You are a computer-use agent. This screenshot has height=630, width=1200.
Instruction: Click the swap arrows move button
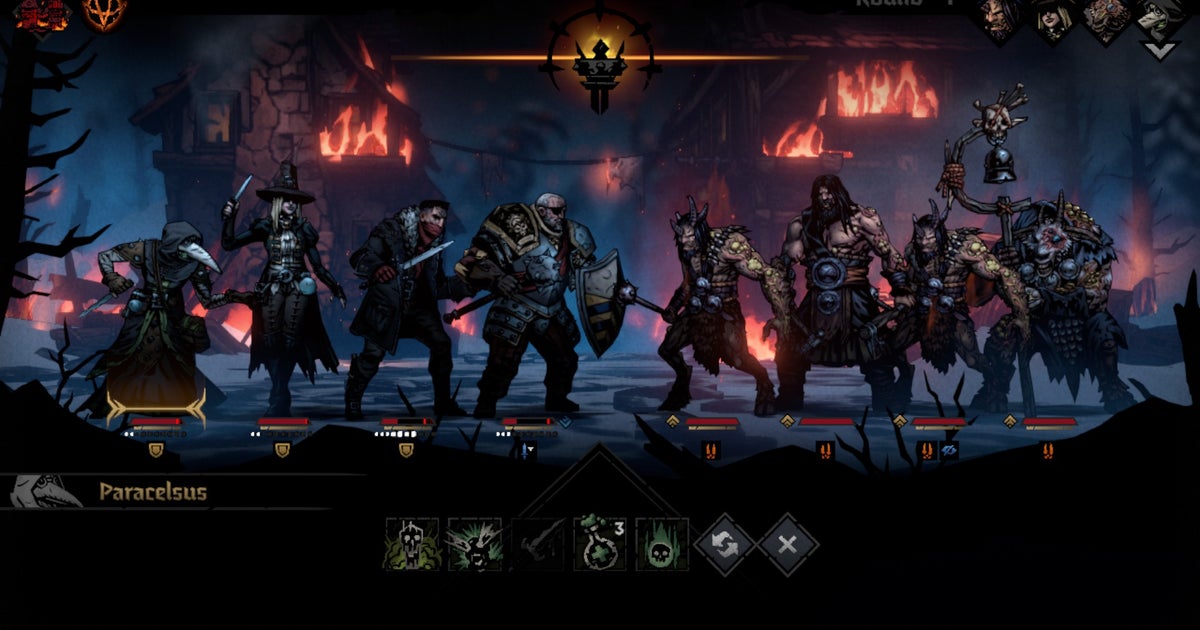pyautogui.click(x=725, y=544)
